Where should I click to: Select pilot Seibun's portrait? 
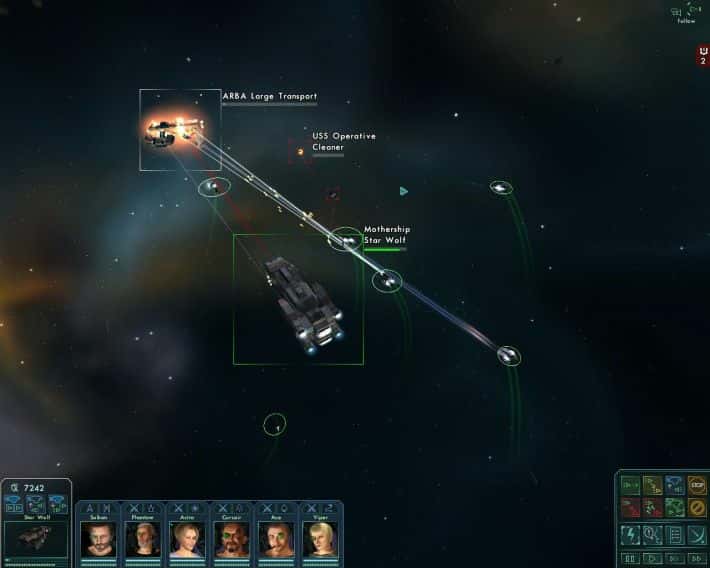pos(99,539)
